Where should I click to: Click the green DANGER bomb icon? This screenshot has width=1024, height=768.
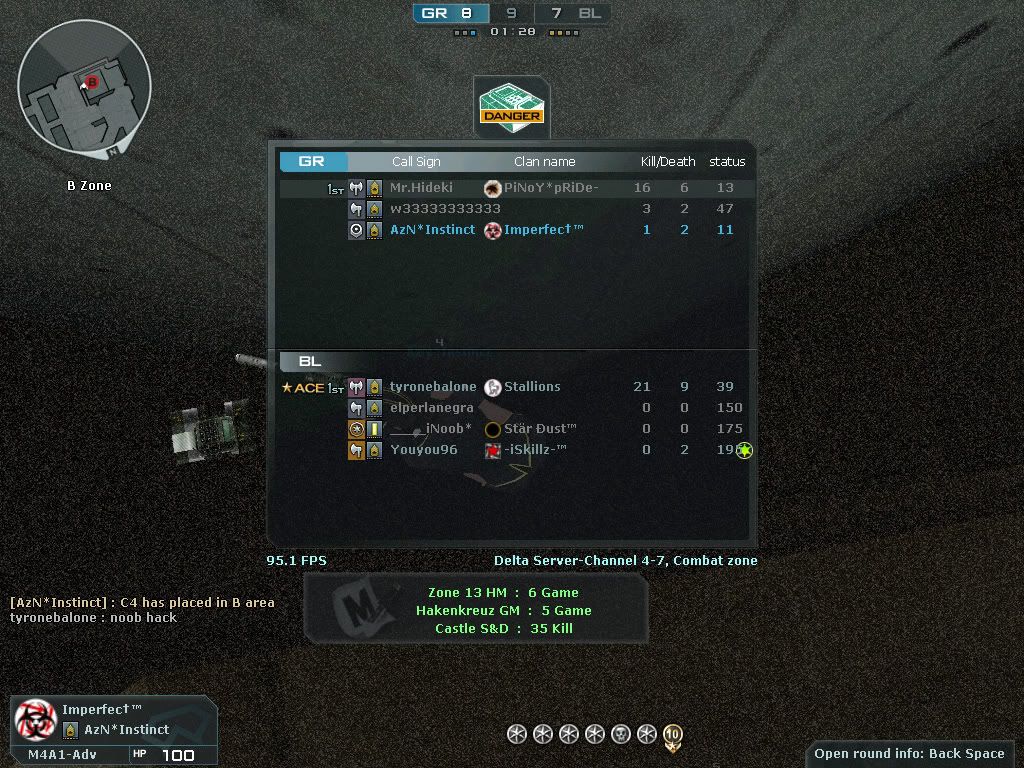(511, 104)
